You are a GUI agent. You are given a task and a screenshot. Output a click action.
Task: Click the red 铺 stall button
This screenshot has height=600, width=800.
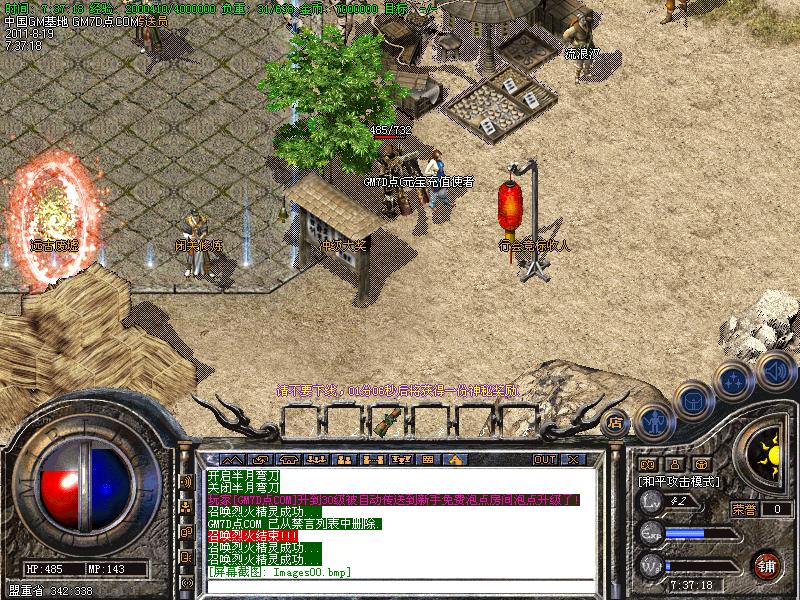767,563
